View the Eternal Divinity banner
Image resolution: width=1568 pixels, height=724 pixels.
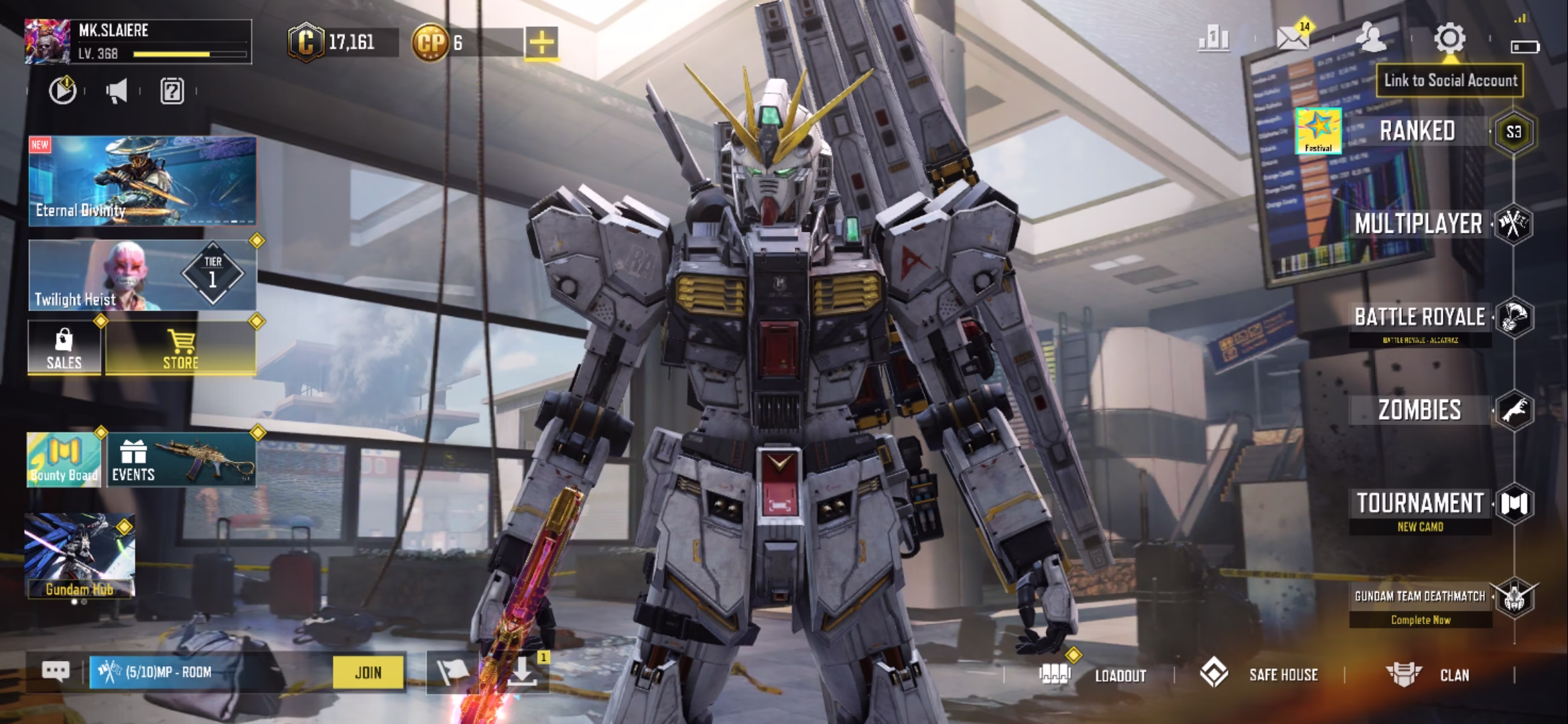142,181
